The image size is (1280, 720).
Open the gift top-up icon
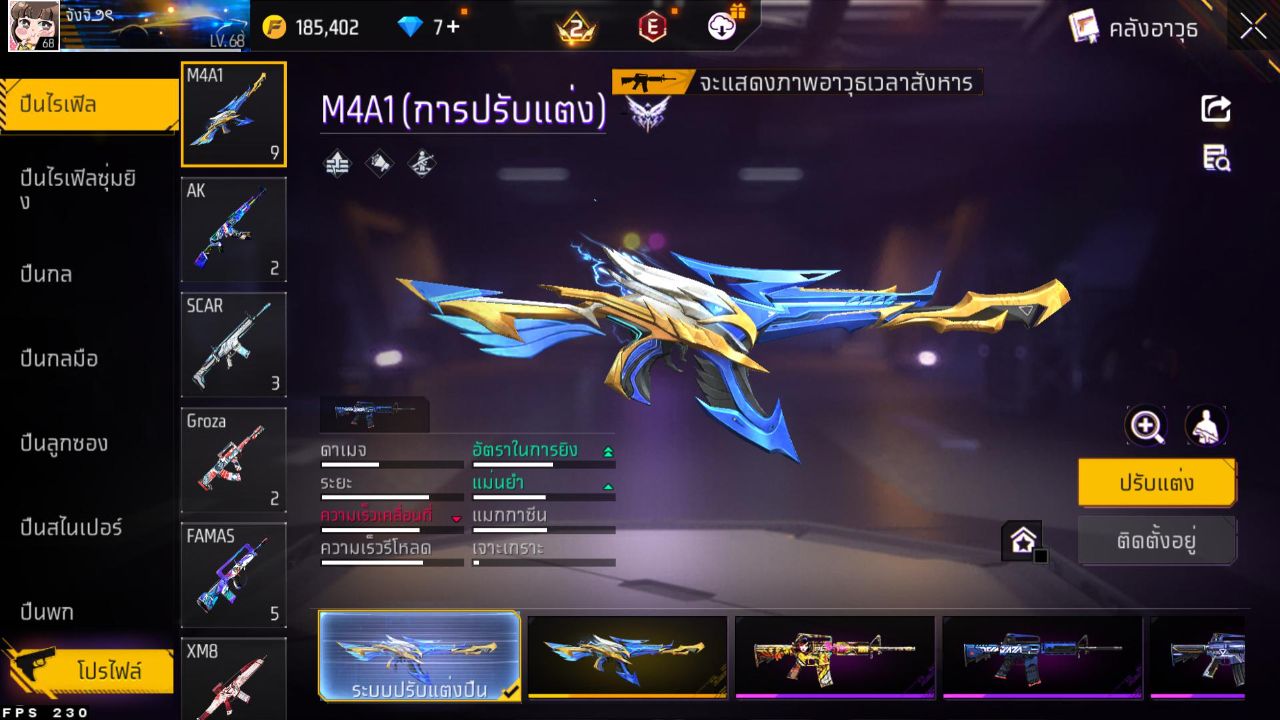pyautogui.click(x=722, y=24)
